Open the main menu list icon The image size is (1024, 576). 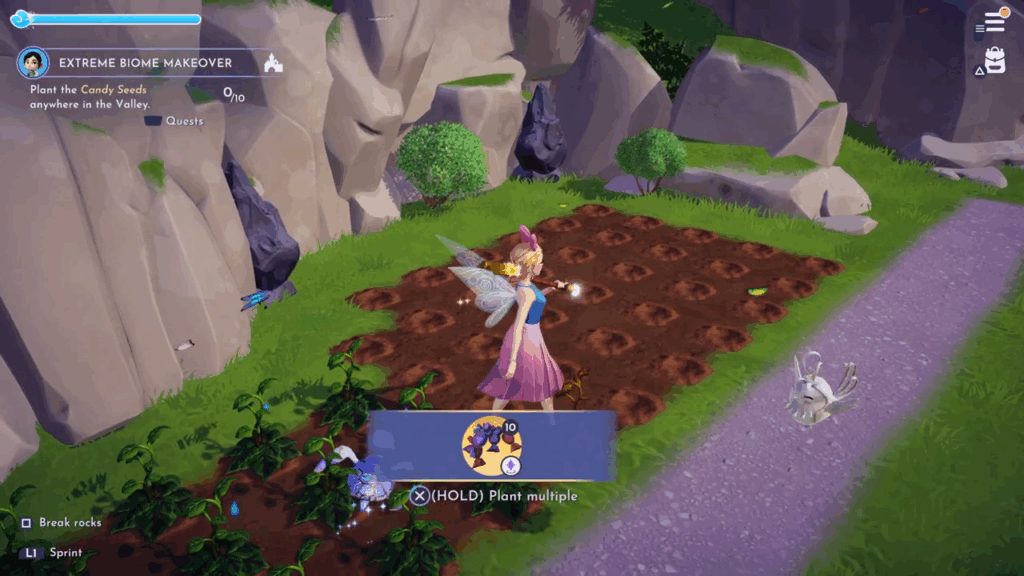point(994,21)
